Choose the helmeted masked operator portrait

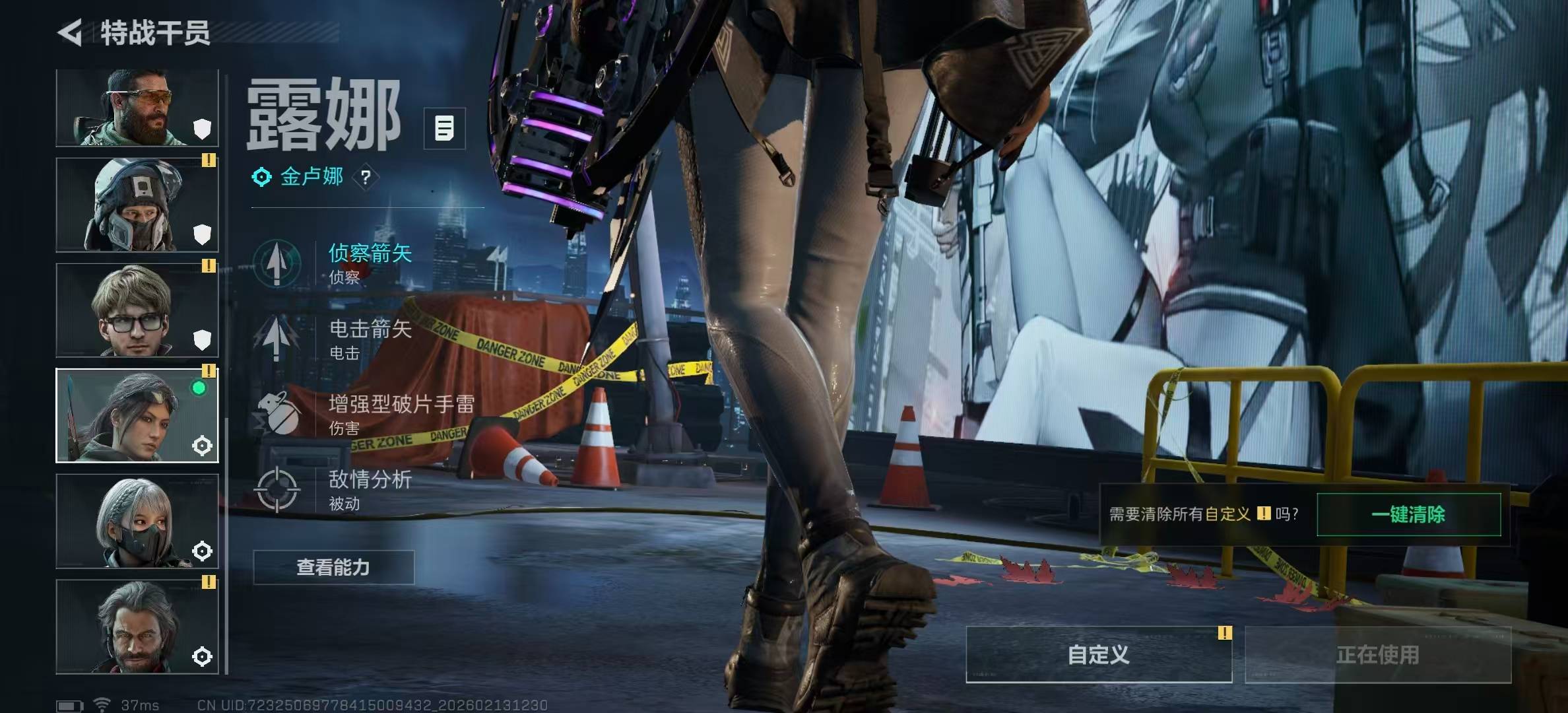pyautogui.click(x=137, y=205)
